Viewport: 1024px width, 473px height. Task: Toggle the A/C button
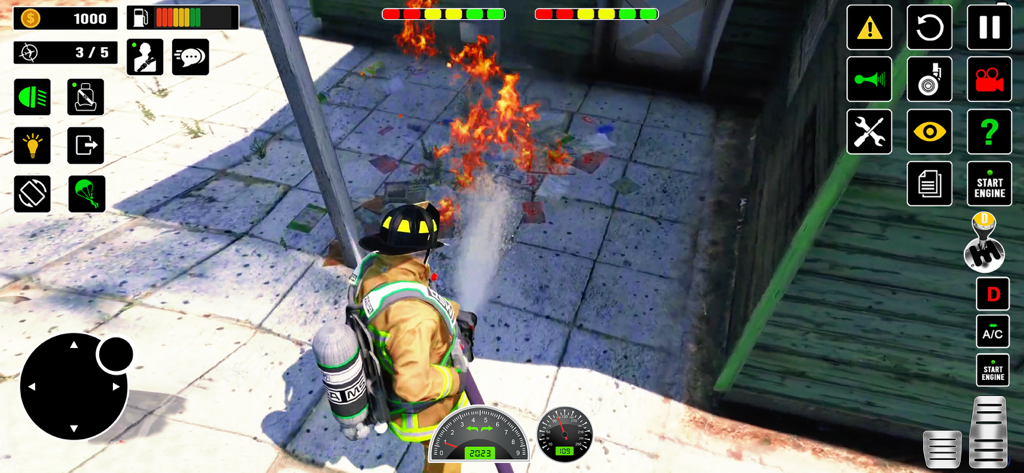tap(992, 332)
